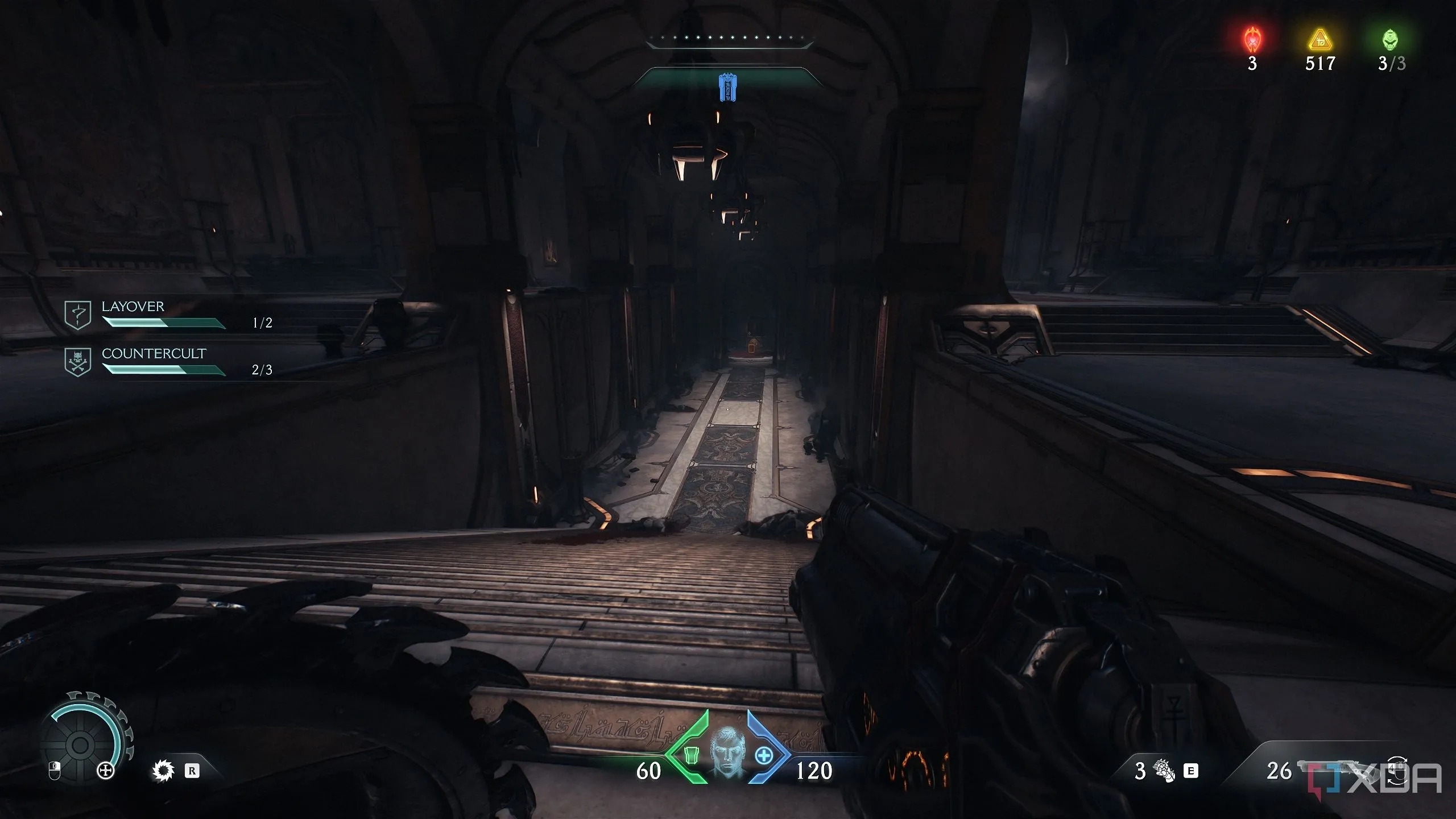Click the green helmet extra lives icon

pyautogui.click(x=1390, y=40)
